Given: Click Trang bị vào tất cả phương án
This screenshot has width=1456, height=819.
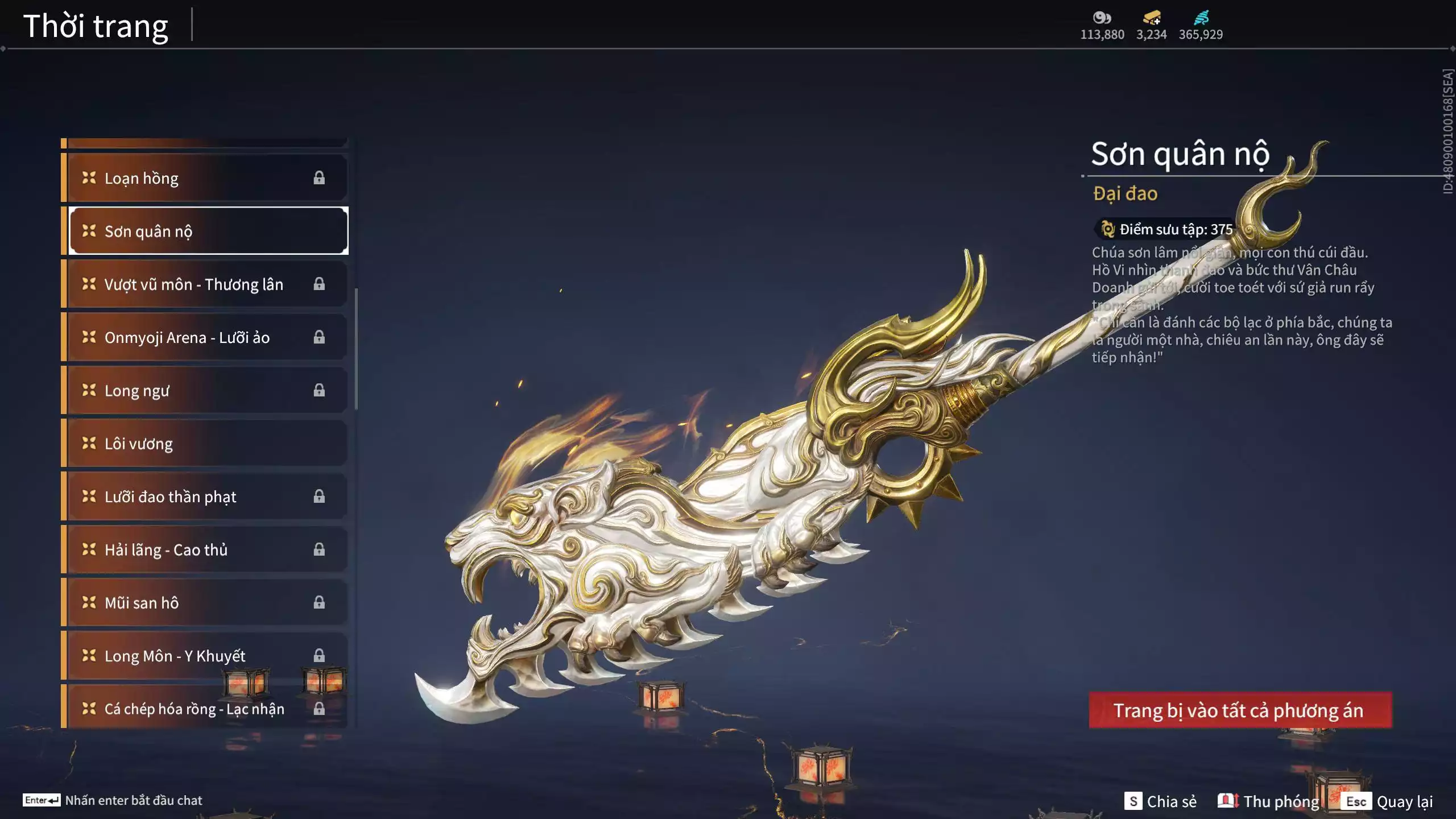Looking at the screenshot, I should click(1240, 710).
